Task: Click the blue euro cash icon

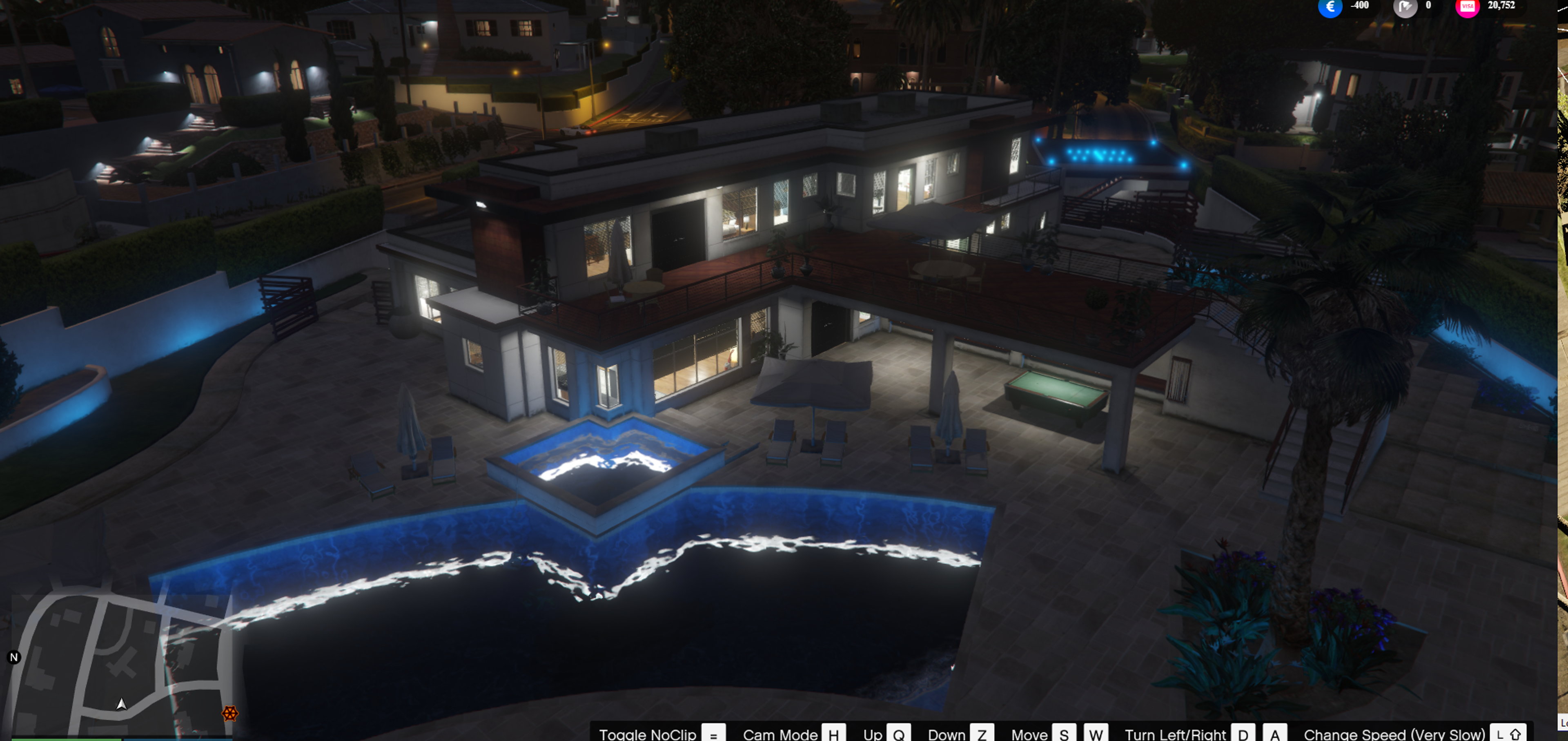Action: 1330,7
